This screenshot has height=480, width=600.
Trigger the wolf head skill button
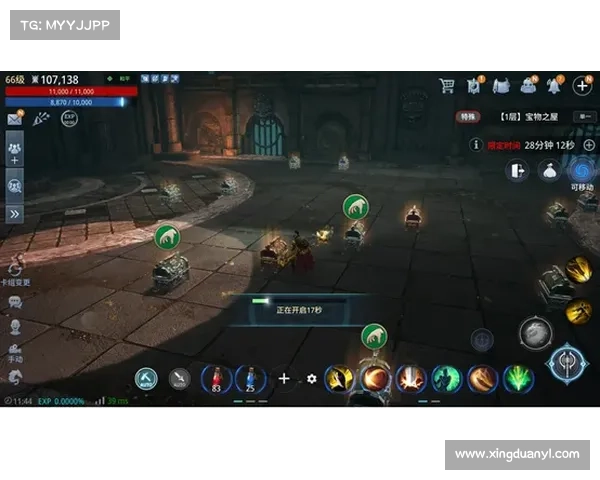pyautogui.click(x=535, y=332)
